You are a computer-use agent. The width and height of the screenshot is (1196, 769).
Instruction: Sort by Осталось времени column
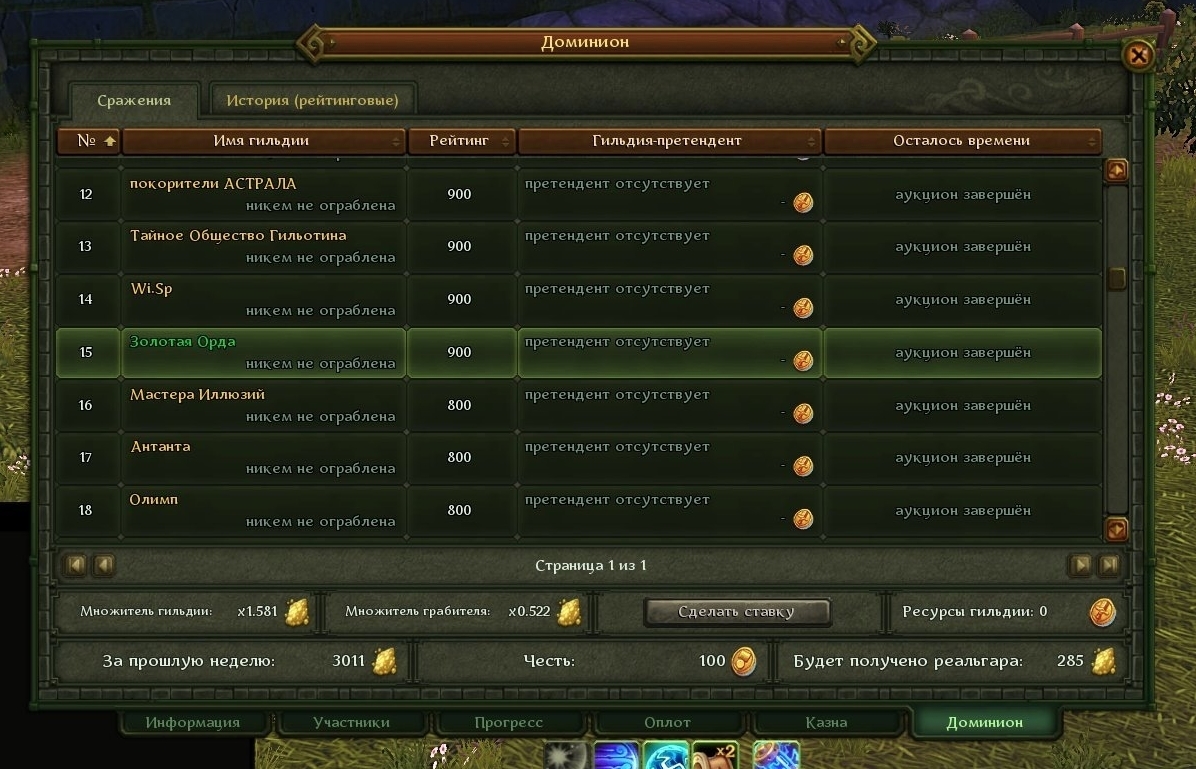(x=961, y=141)
